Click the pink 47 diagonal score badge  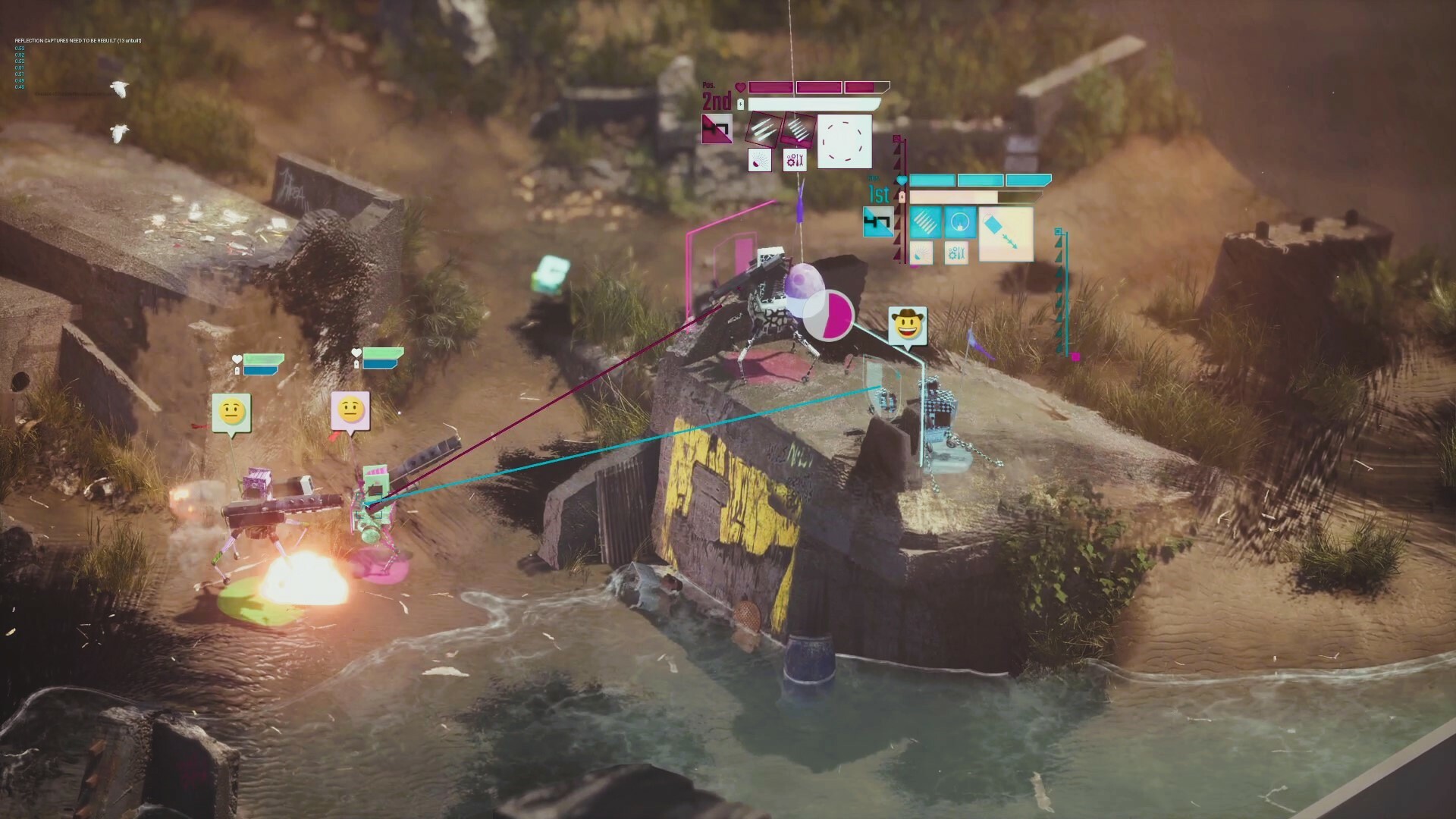(x=717, y=128)
